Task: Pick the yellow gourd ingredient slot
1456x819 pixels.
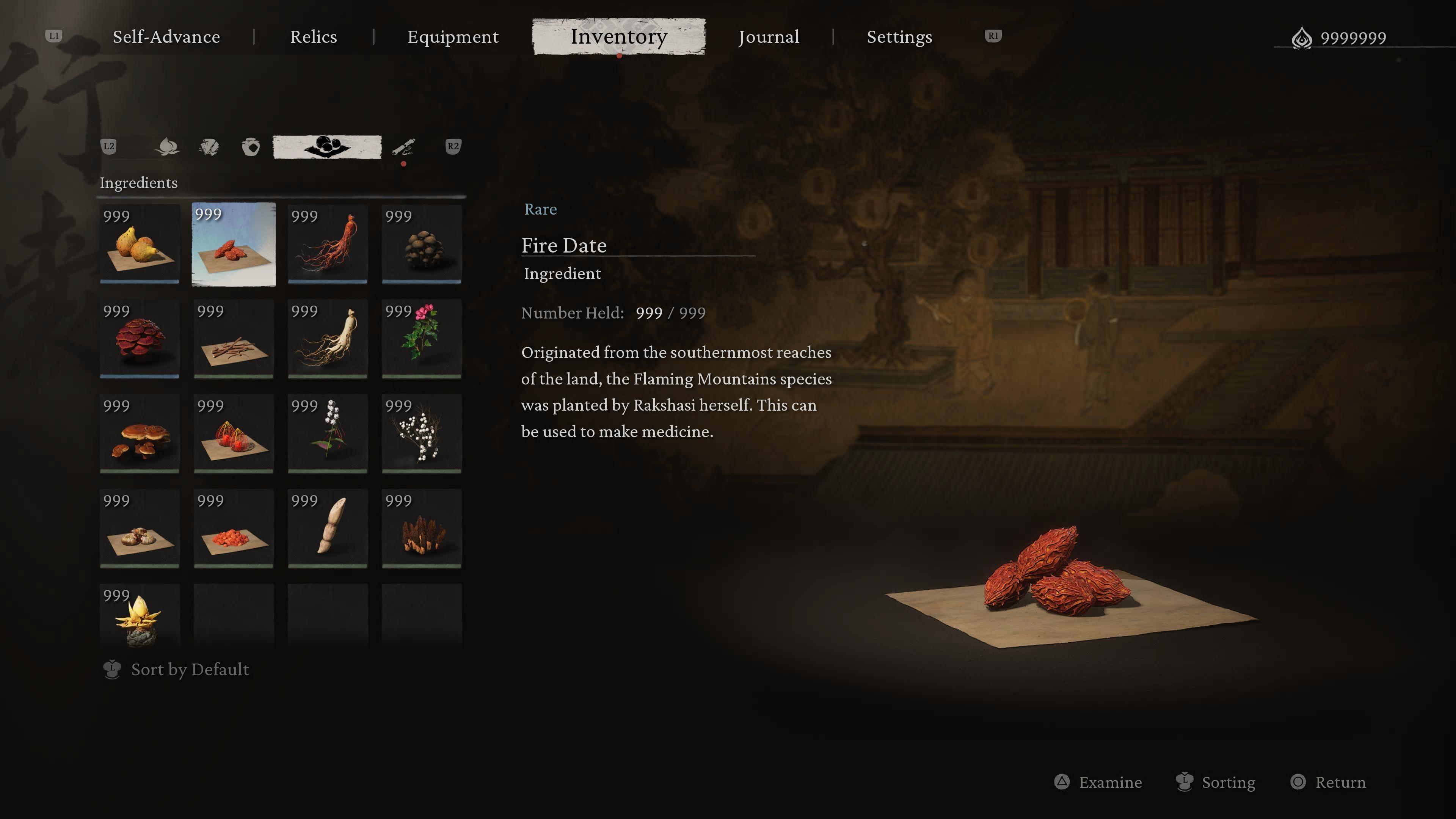Action: 140,244
